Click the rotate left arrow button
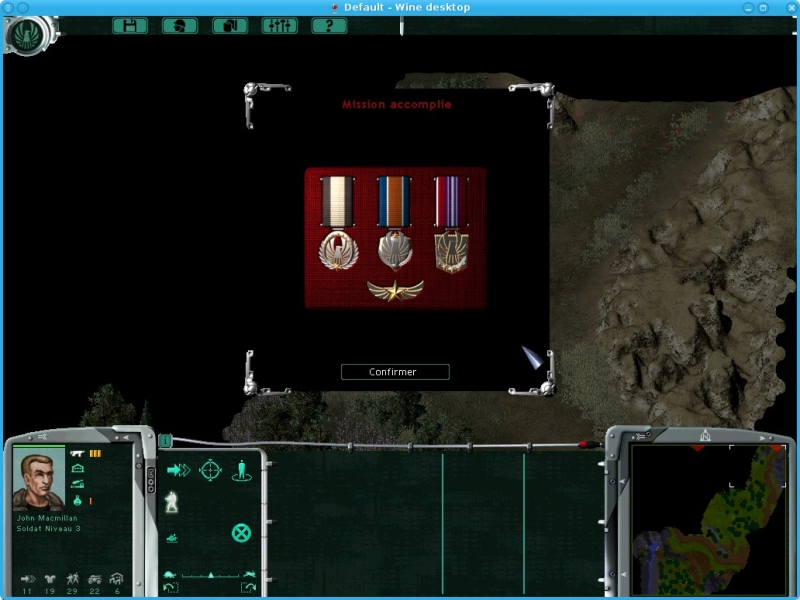Image resolution: width=800 pixels, height=600 pixels. pyautogui.click(x=170, y=587)
